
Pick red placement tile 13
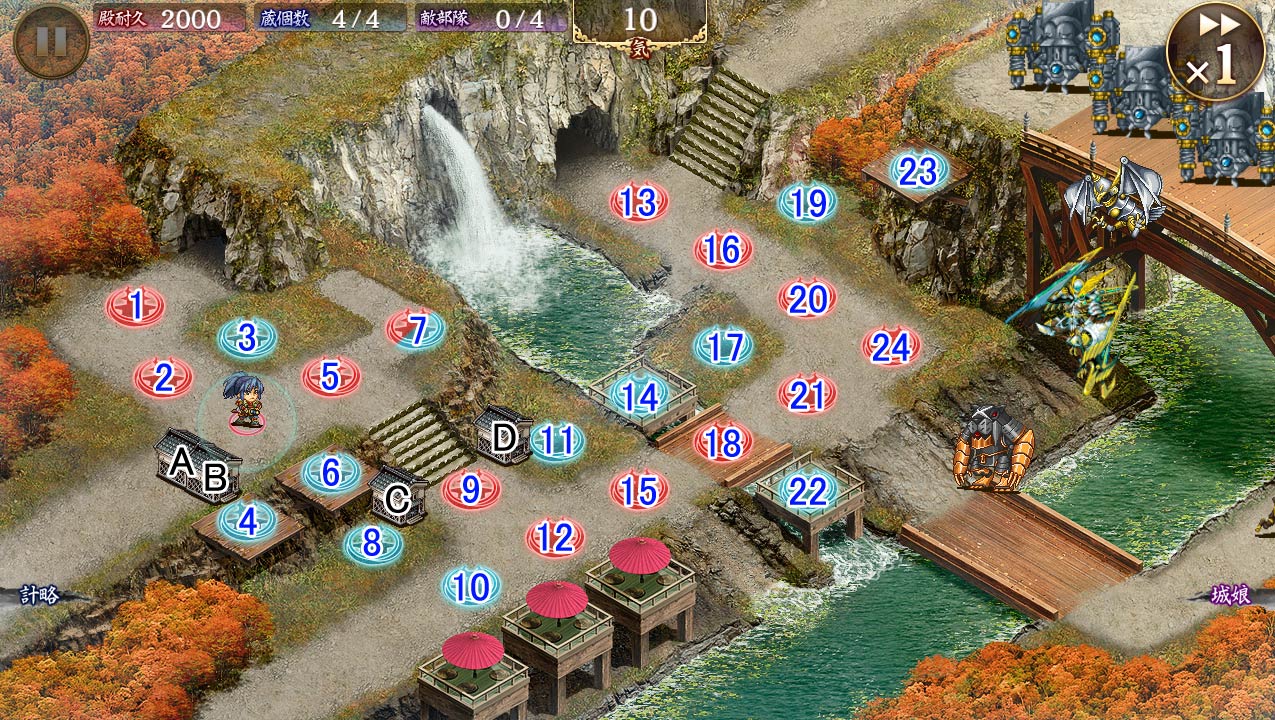click(x=639, y=203)
